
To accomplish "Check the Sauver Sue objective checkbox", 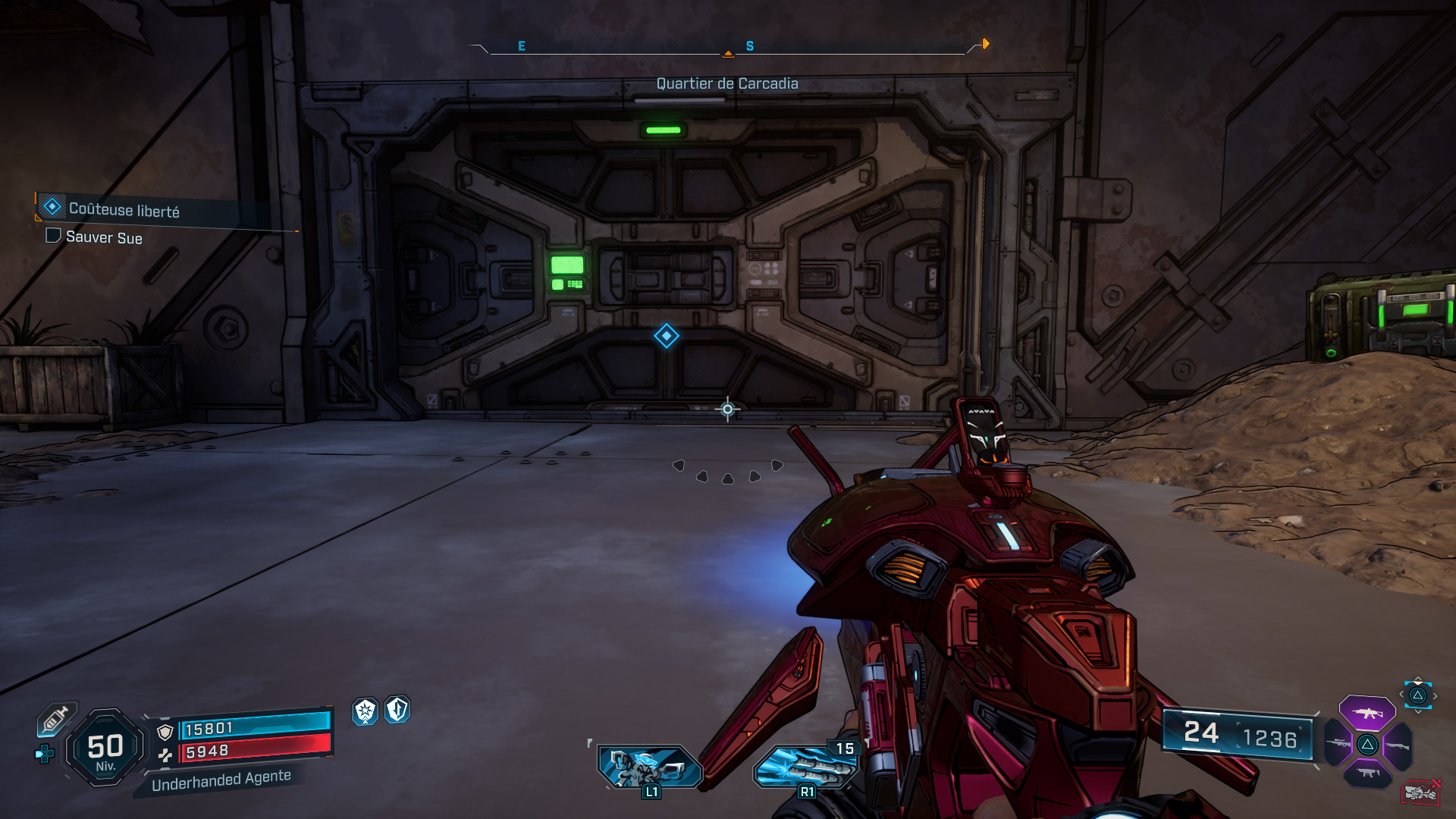I will [x=52, y=237].
